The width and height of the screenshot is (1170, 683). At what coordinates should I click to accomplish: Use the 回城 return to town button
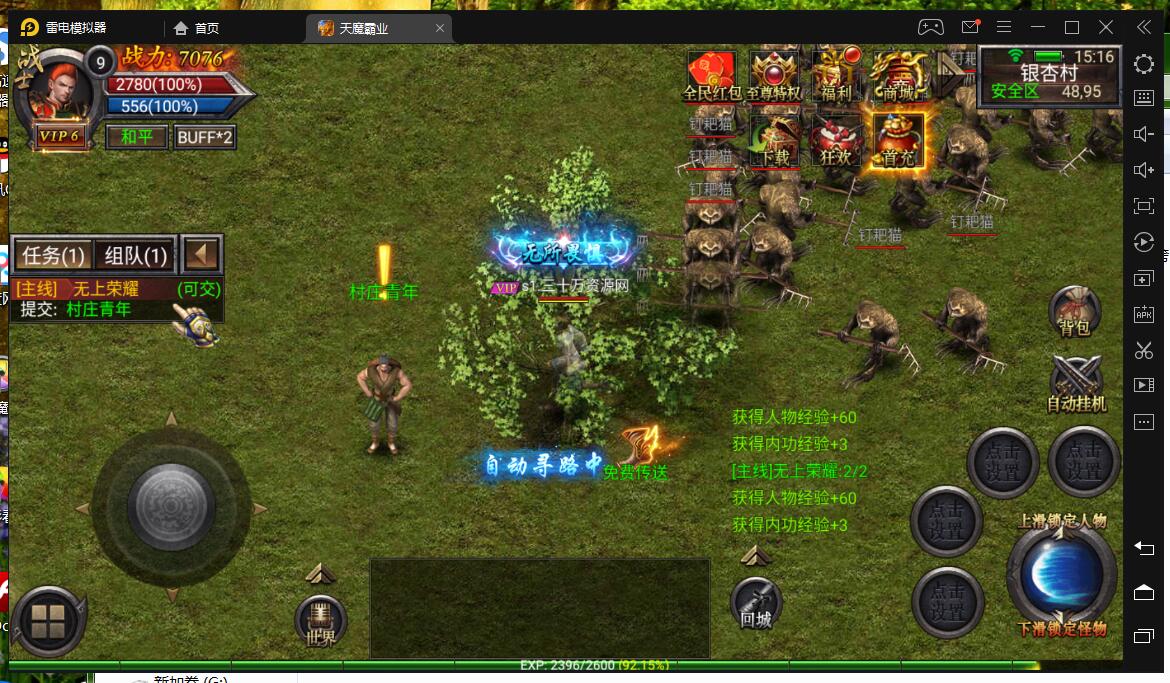click(x=756, y=602)
